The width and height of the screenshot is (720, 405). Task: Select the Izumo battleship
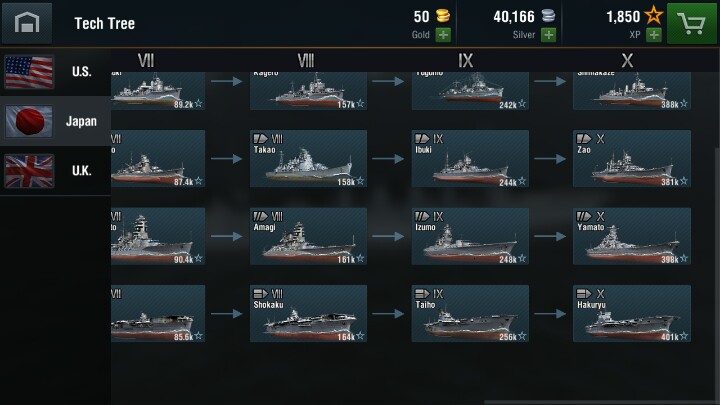[469, 236]
